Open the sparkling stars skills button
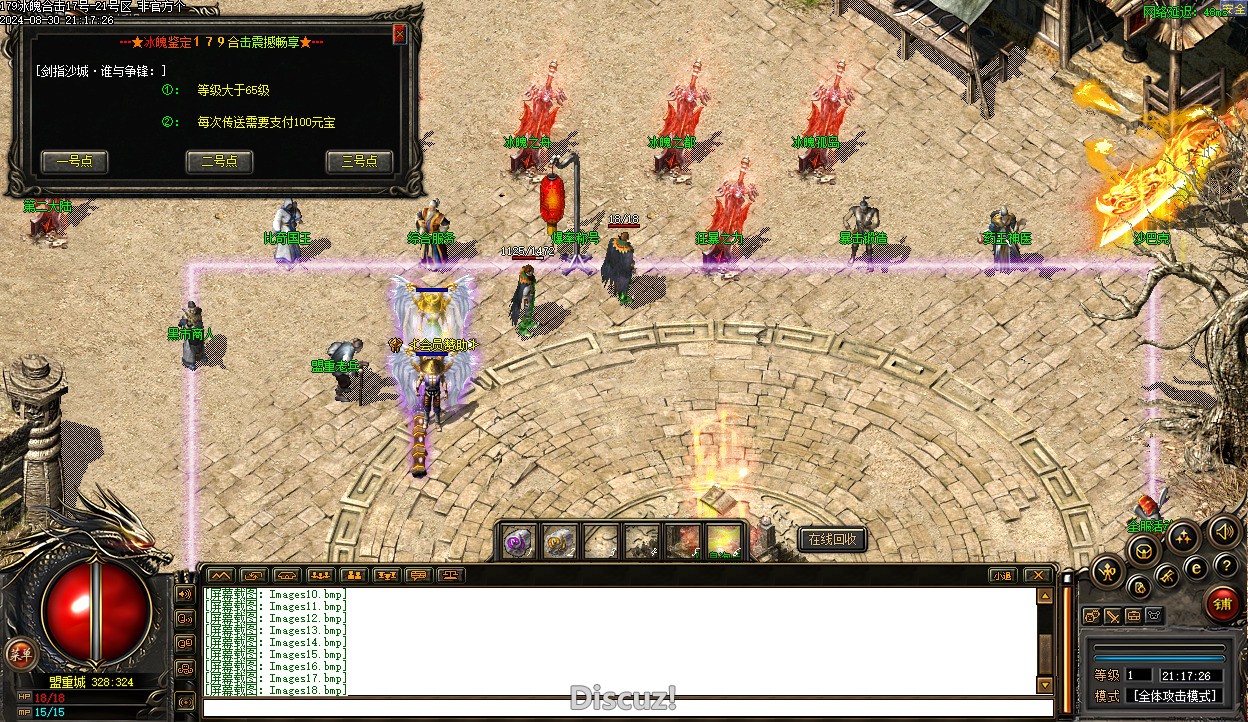This screenshot has width=1248, height=722. pyautogui.click(x=1182, y=538)
